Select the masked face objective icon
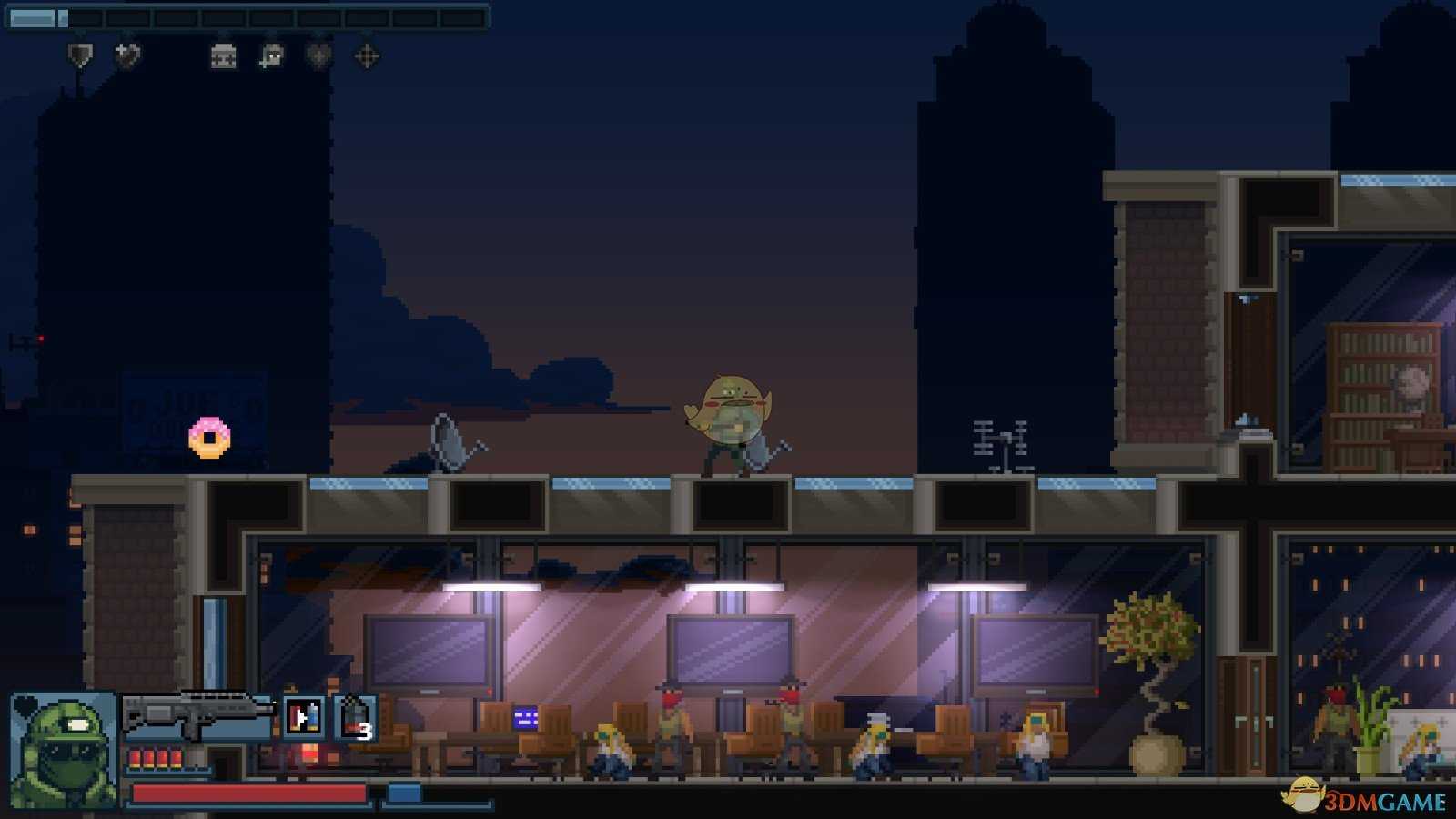Image resolution: width=1456 pixels, height=819 pixels. 223,56
